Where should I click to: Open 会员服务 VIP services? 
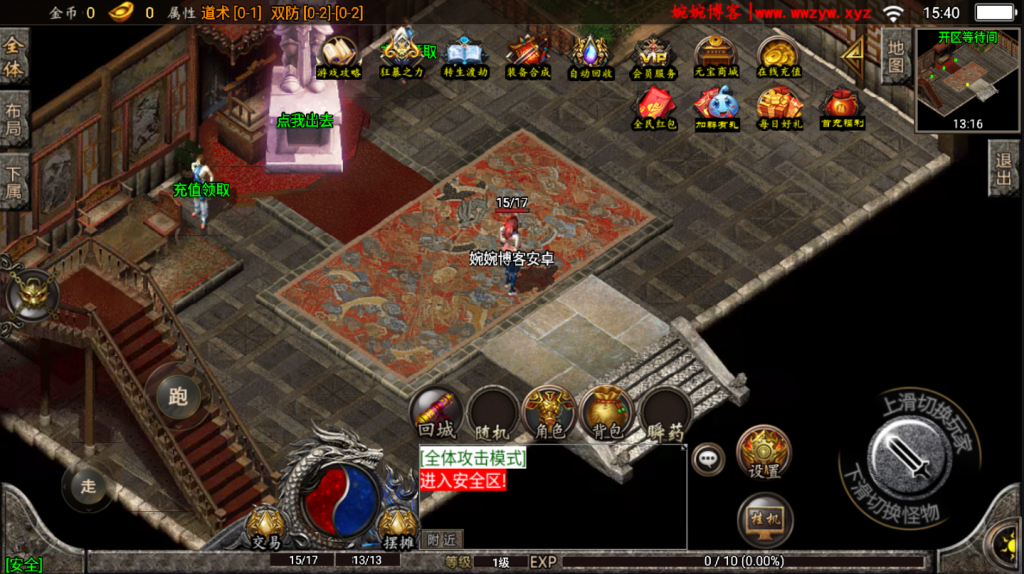coord(653,55)
